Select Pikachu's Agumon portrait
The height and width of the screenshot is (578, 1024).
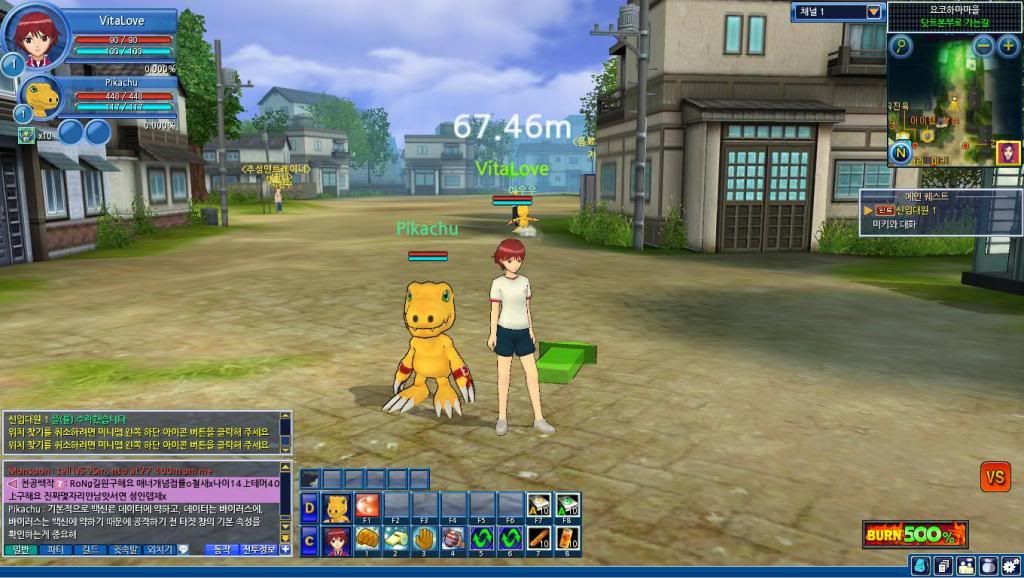tap(42, 97)
